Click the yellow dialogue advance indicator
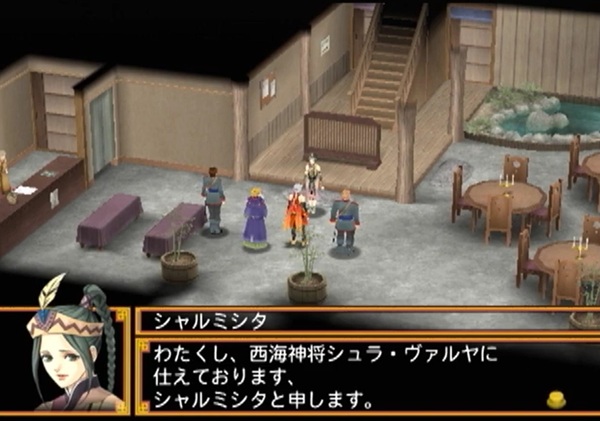Viewport: 600px width, 421px height. [x=557, y=399]
